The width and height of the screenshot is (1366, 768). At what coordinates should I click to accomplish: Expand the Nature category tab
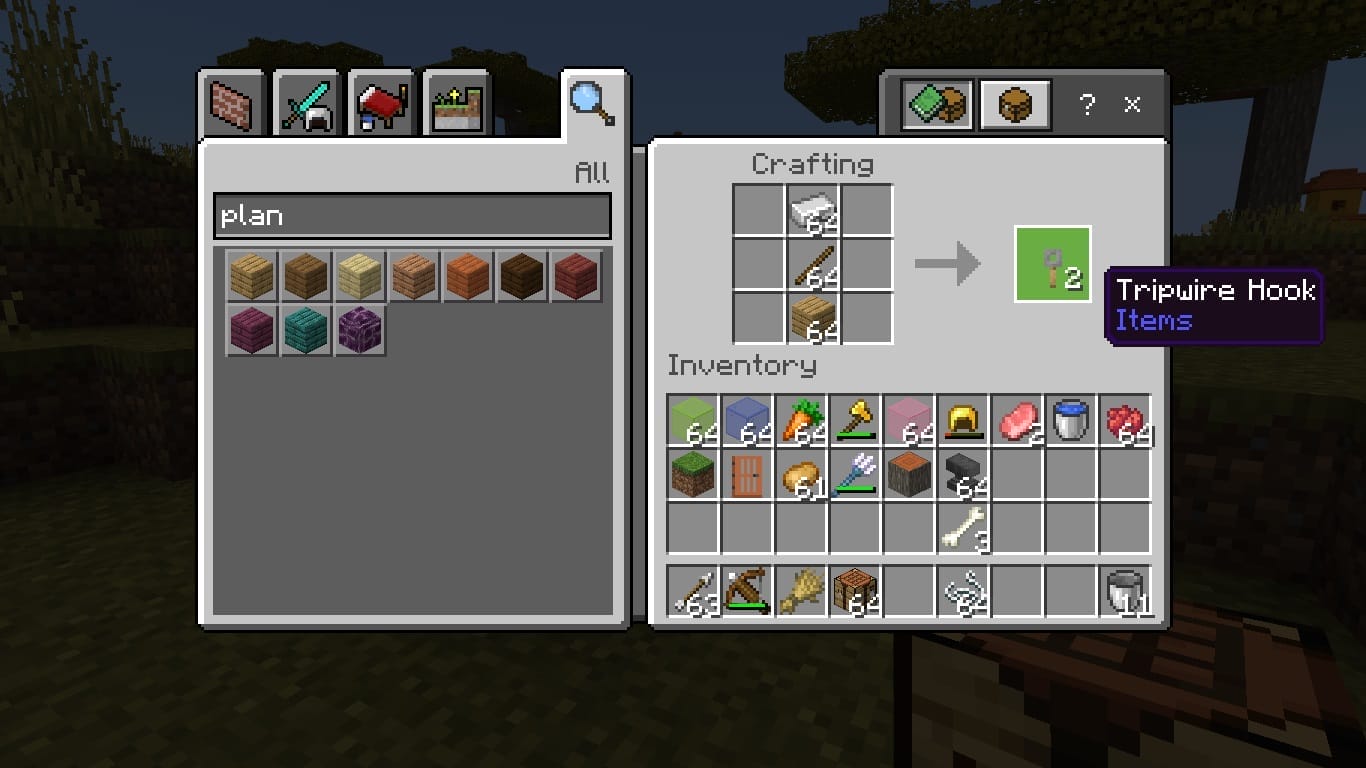coord(456,101)
